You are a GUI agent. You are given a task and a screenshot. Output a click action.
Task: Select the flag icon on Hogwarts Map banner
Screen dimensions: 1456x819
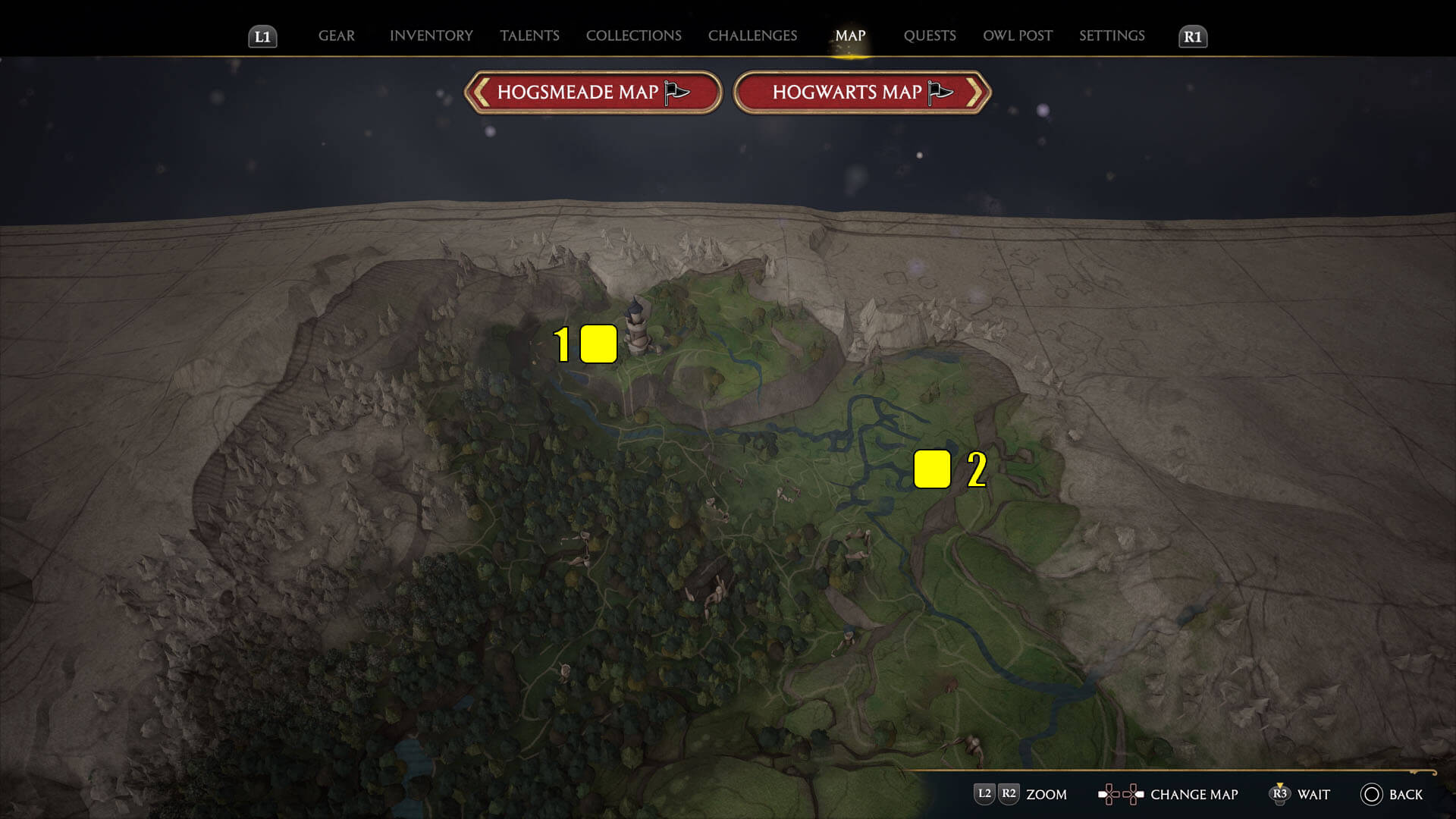[940, 91]
